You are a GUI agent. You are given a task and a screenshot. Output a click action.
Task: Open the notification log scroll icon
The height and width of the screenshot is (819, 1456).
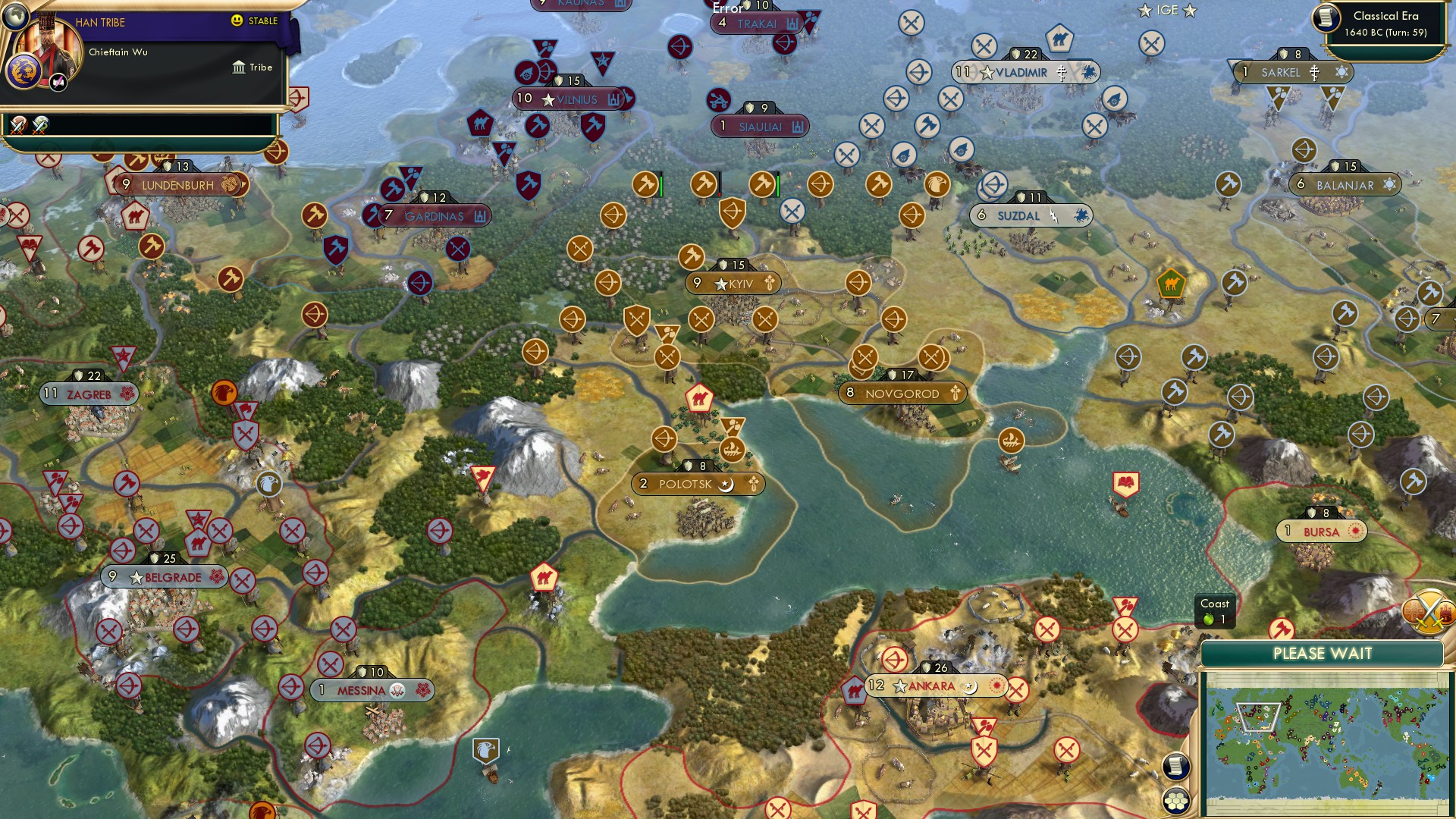click(x=1175, y=767)
